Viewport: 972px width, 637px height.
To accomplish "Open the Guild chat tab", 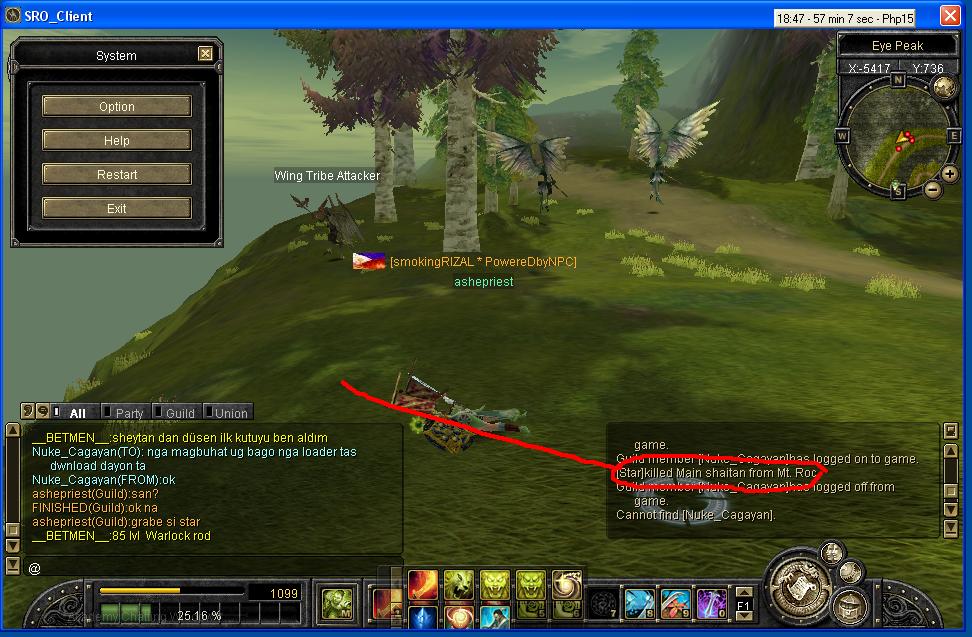I will (180, 413).
